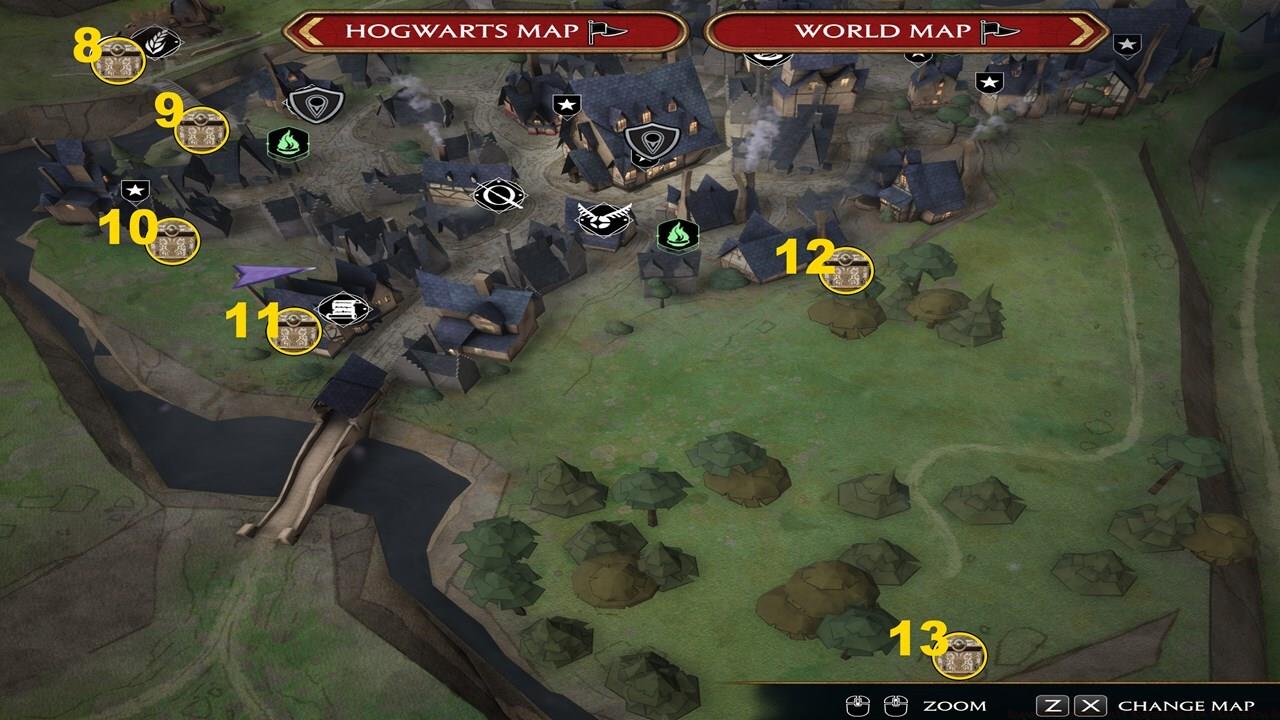Click chest marker number 12 on the map
1280x720 pixels.
[845, 270]
